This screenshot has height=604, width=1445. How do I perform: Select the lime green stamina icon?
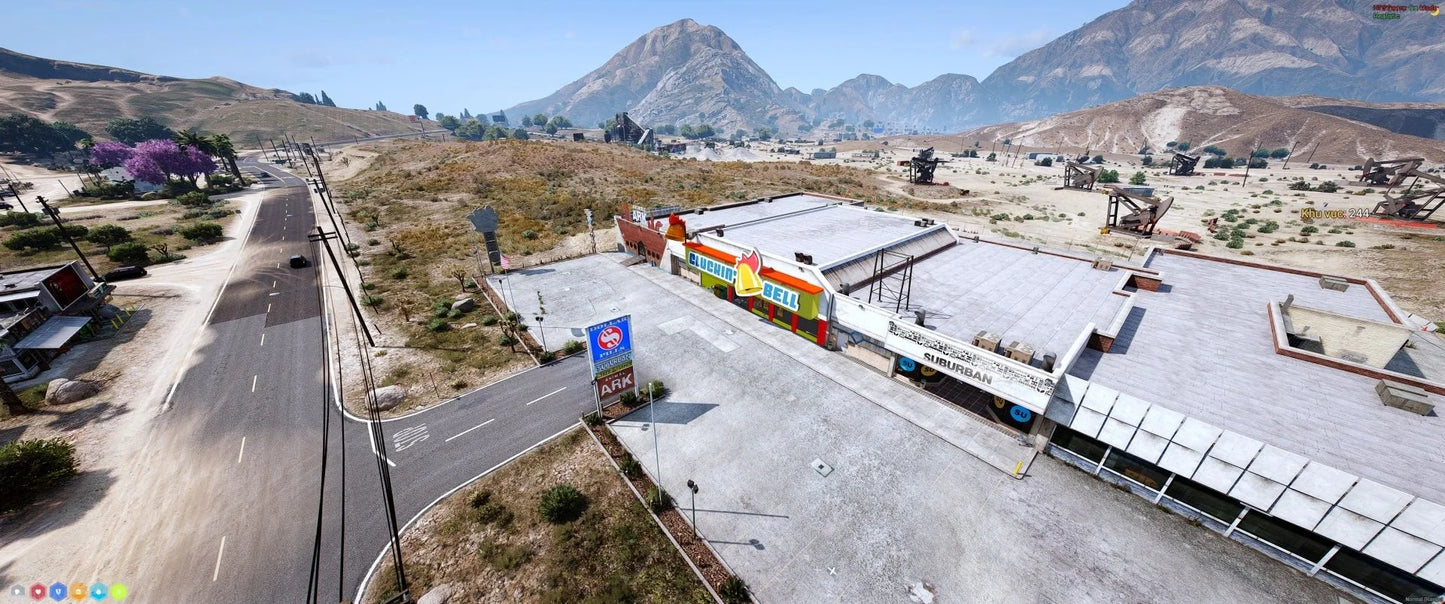click(118, 591)
